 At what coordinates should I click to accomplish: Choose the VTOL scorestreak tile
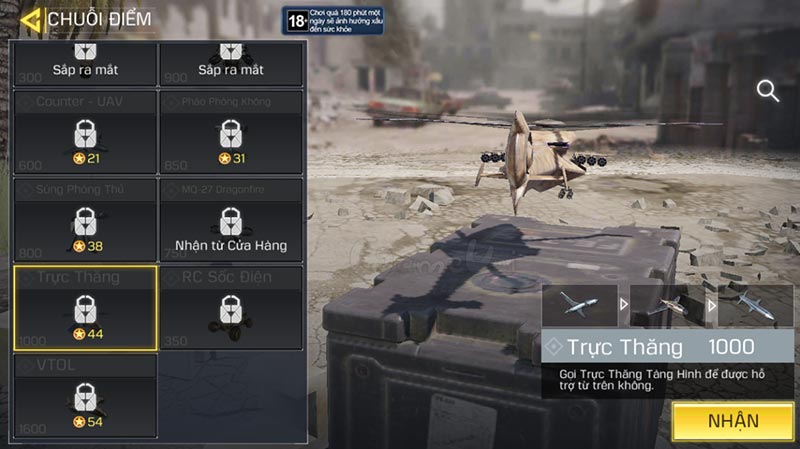point(85,395)
